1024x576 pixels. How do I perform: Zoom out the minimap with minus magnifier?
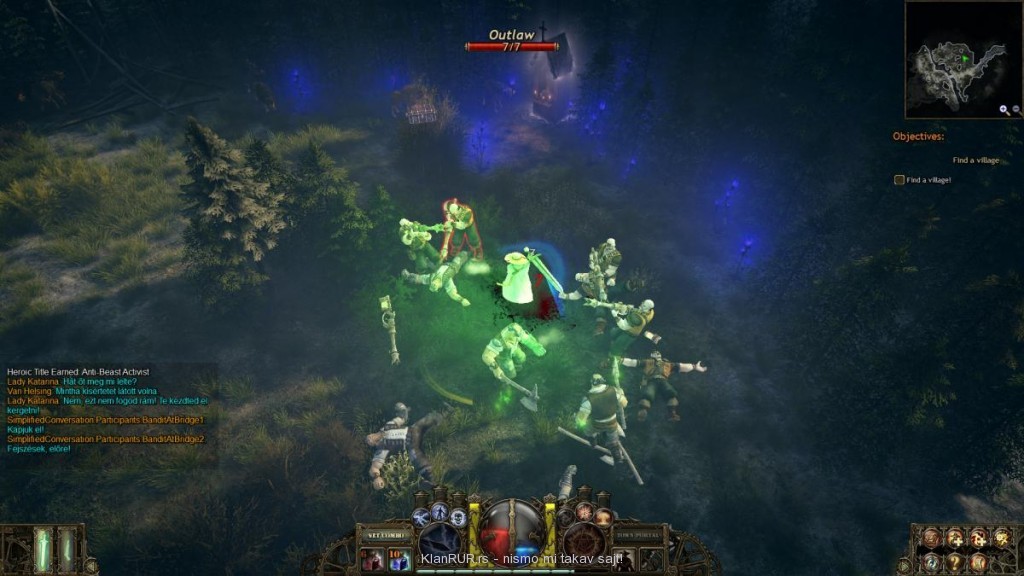pyautogui.click(x=1015, y=110)
